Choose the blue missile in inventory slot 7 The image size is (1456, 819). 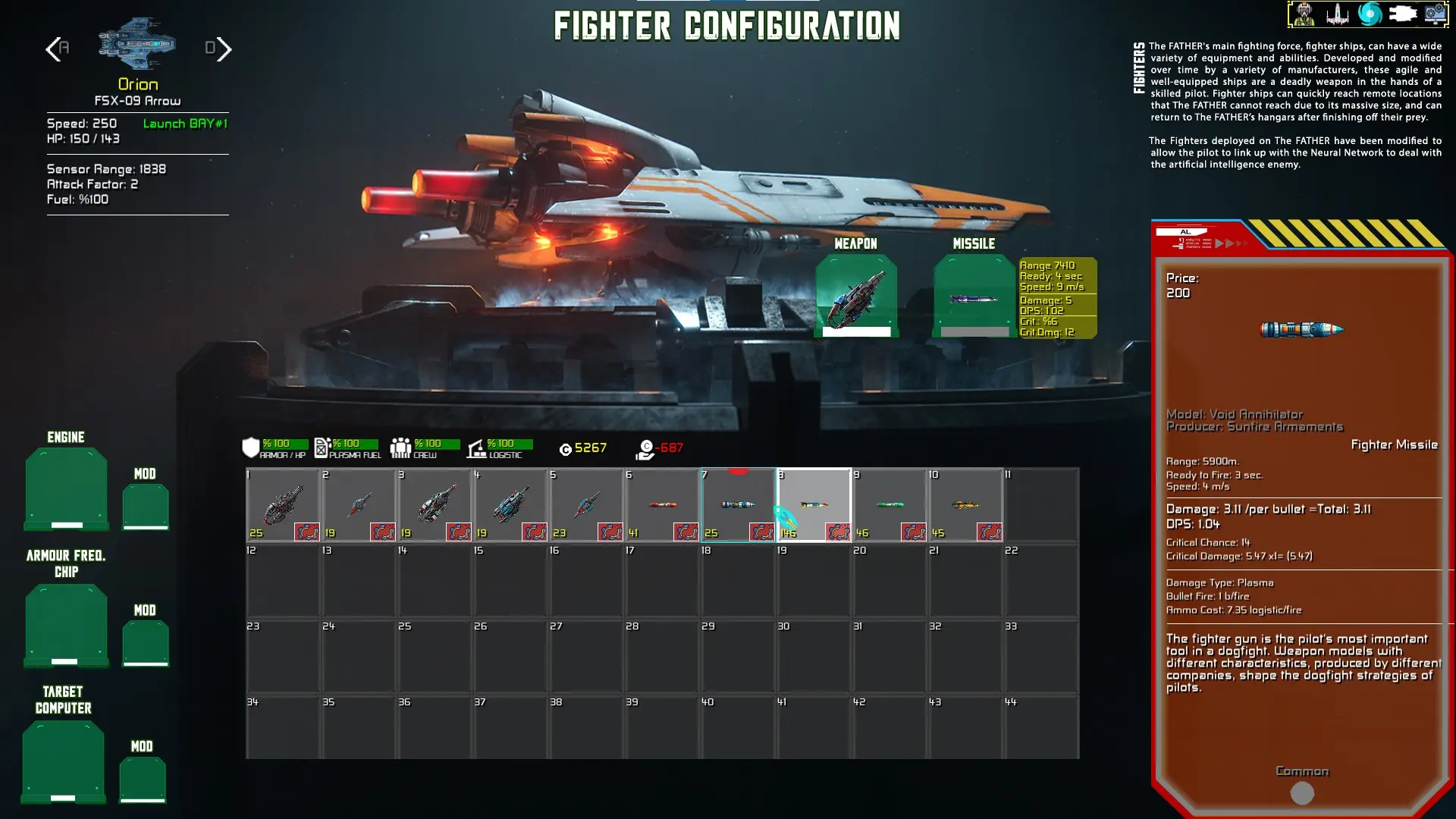click(x=737, y=504)
